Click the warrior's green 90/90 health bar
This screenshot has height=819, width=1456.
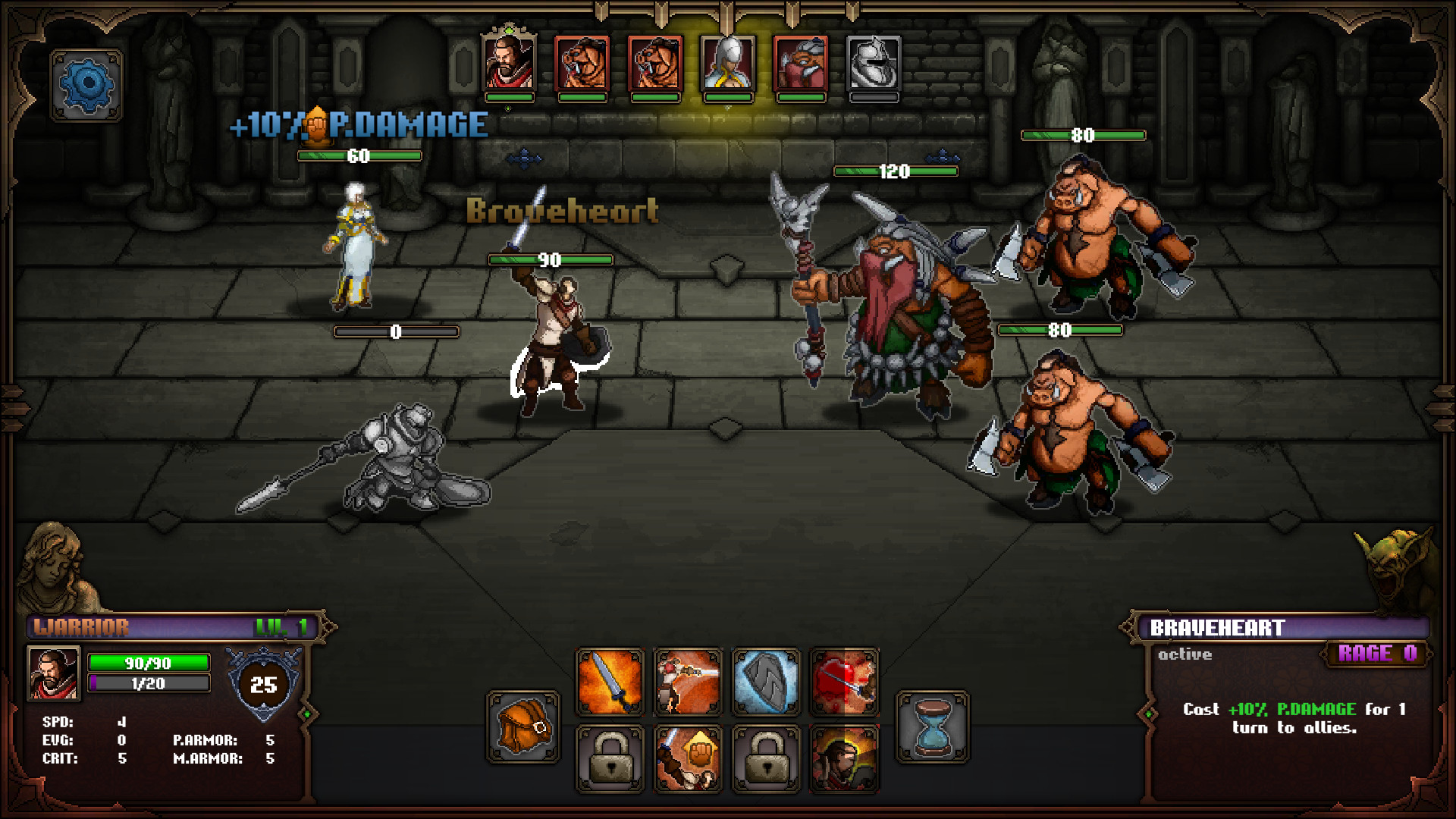[149, 663]
